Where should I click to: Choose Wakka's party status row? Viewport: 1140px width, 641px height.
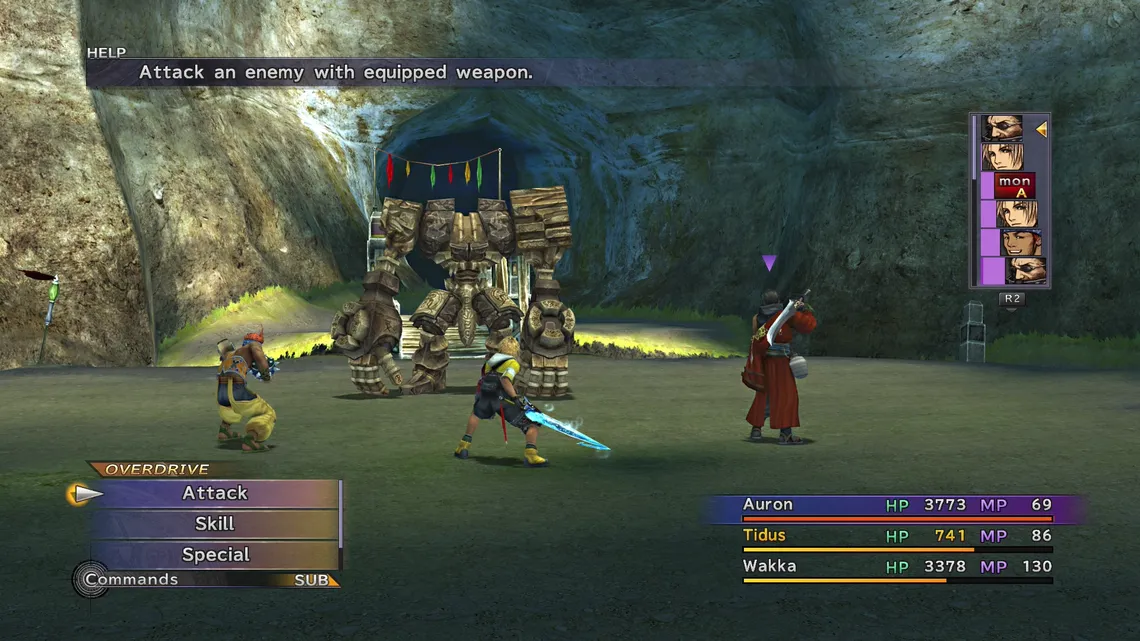[895, 567]
